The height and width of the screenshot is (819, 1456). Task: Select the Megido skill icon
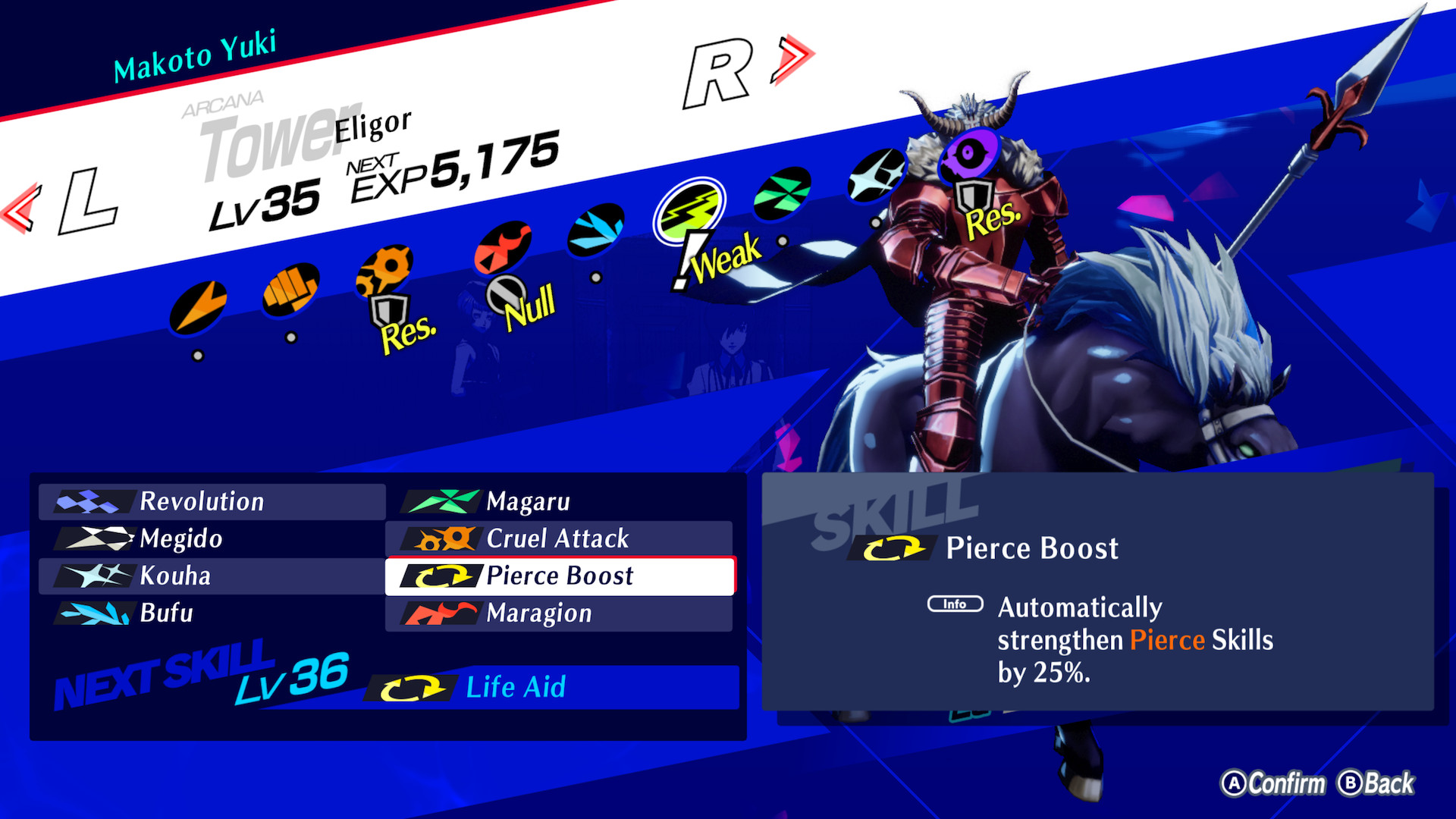point(95,539)
